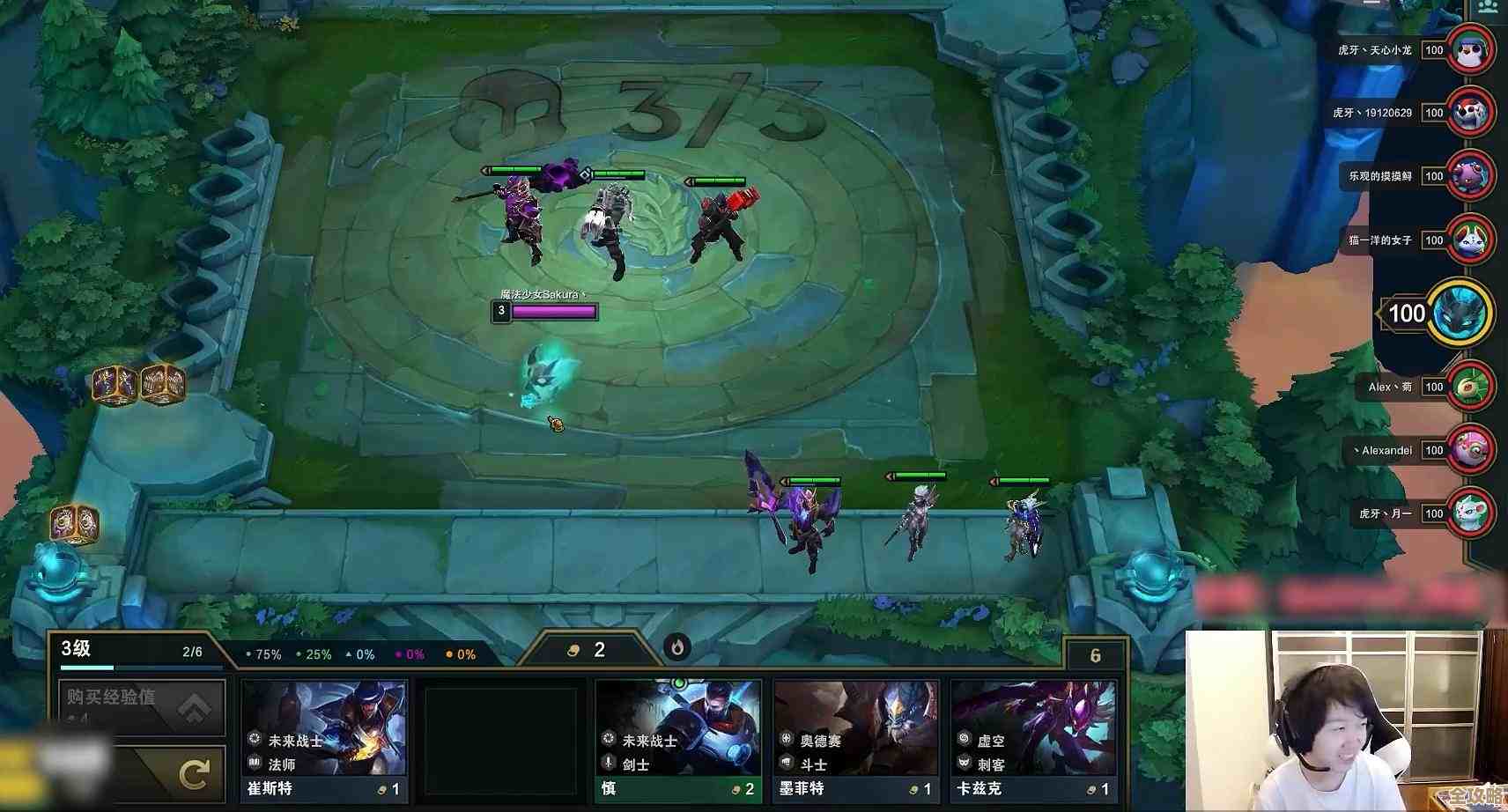Image resolution: width=1508 pixels, height=812 pixels.
Task: Click your own highlighted avatar portrait
Action: 1460,313
